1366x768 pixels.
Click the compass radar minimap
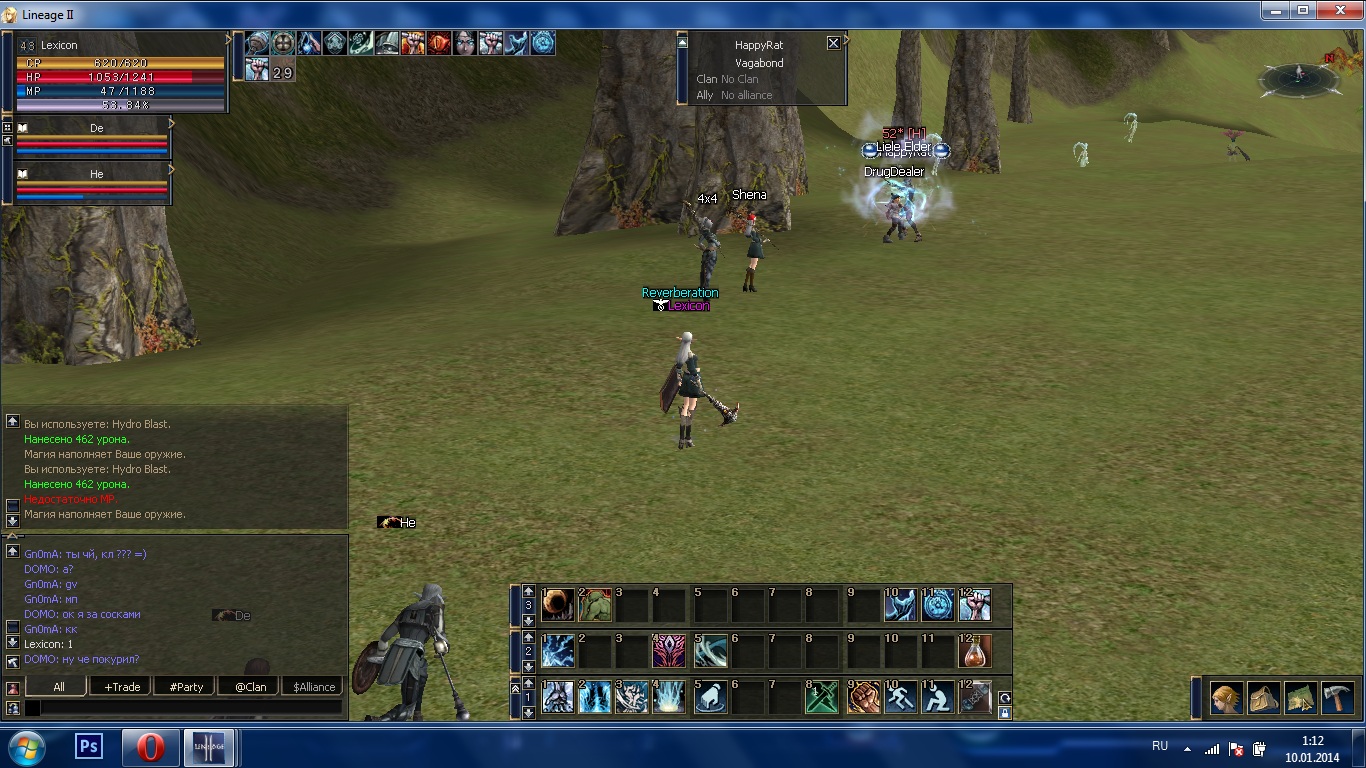coord(1299,78)
